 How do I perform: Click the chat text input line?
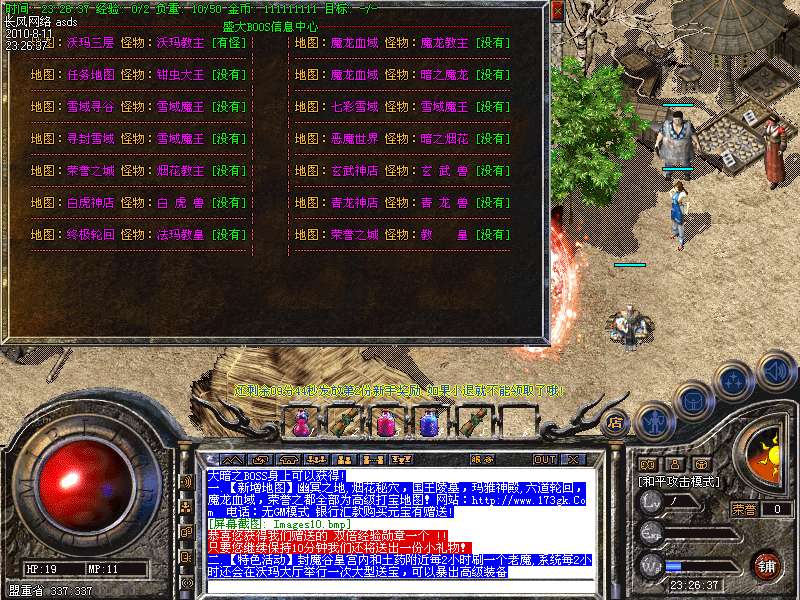click(x=400, y=585)
